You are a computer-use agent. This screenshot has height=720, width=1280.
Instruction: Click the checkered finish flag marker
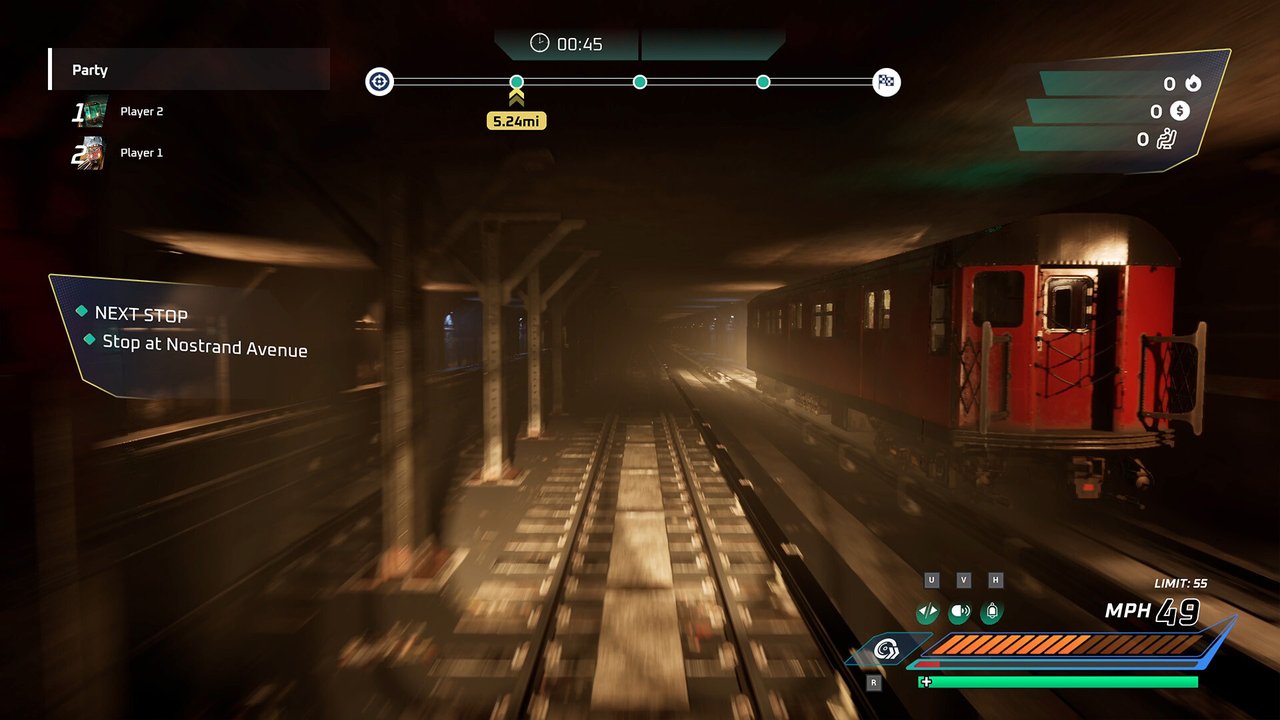tap(886, 82)
